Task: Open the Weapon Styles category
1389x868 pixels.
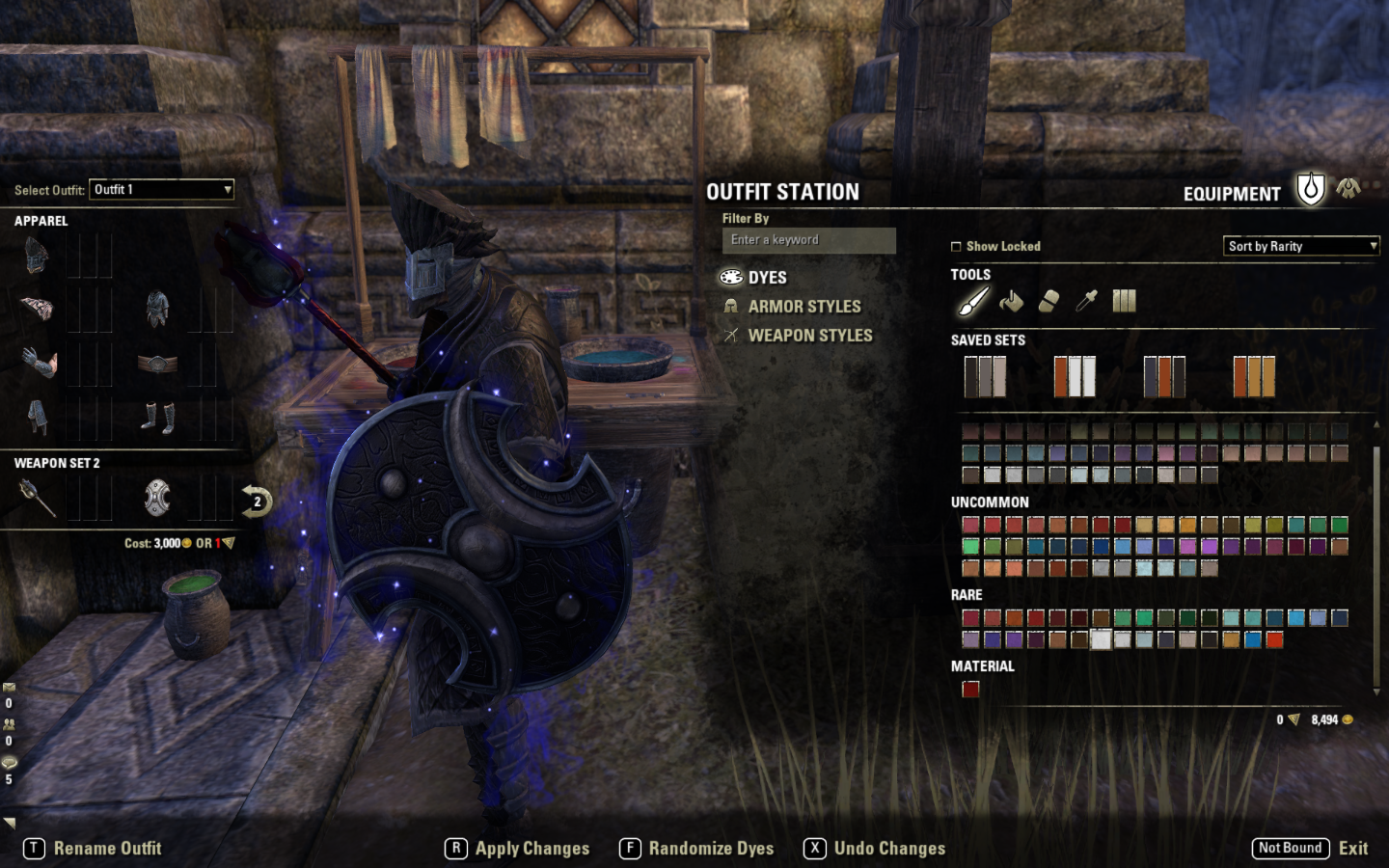Action: (809, 336)
